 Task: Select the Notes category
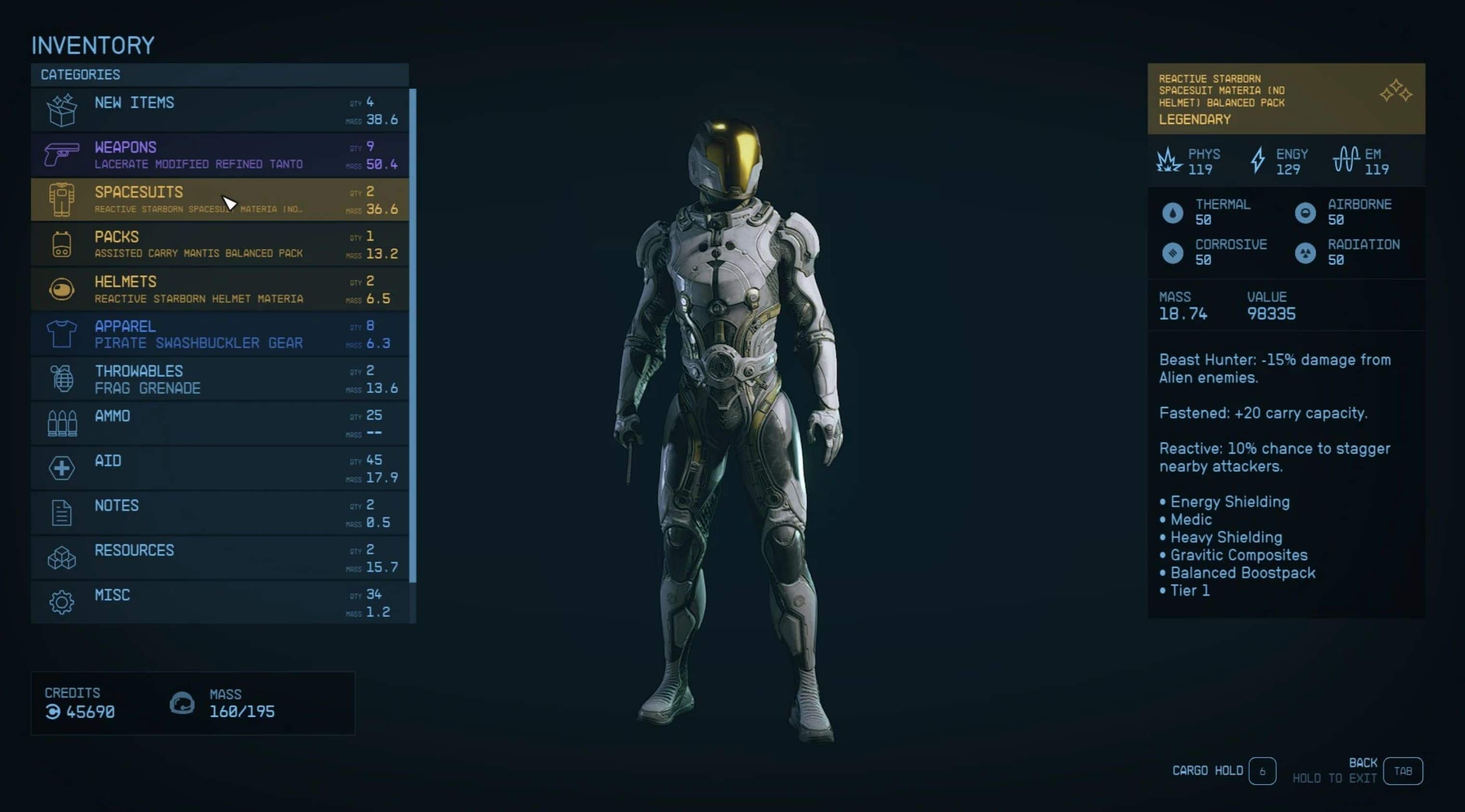click(220, 513)
